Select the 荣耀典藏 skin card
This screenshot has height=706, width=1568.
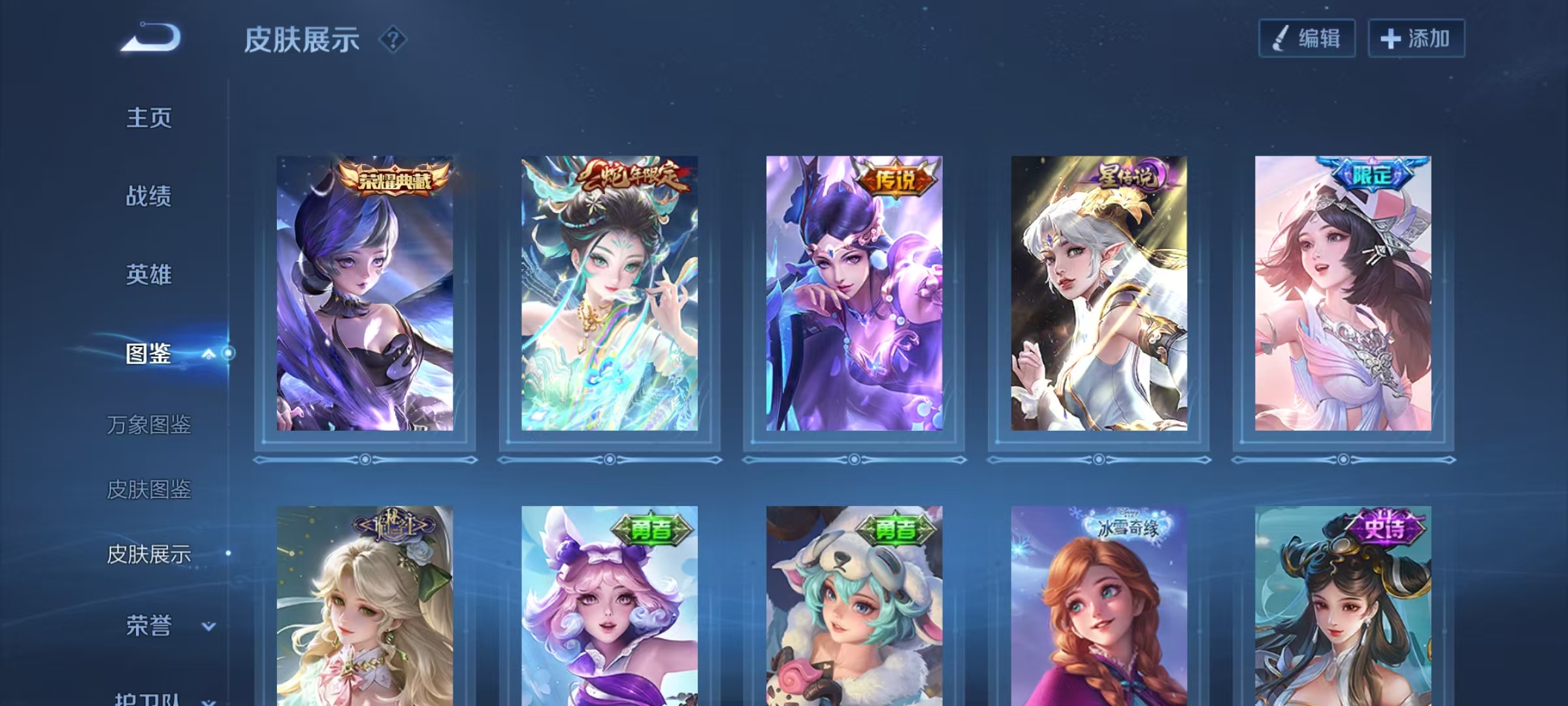coord(365,294)
